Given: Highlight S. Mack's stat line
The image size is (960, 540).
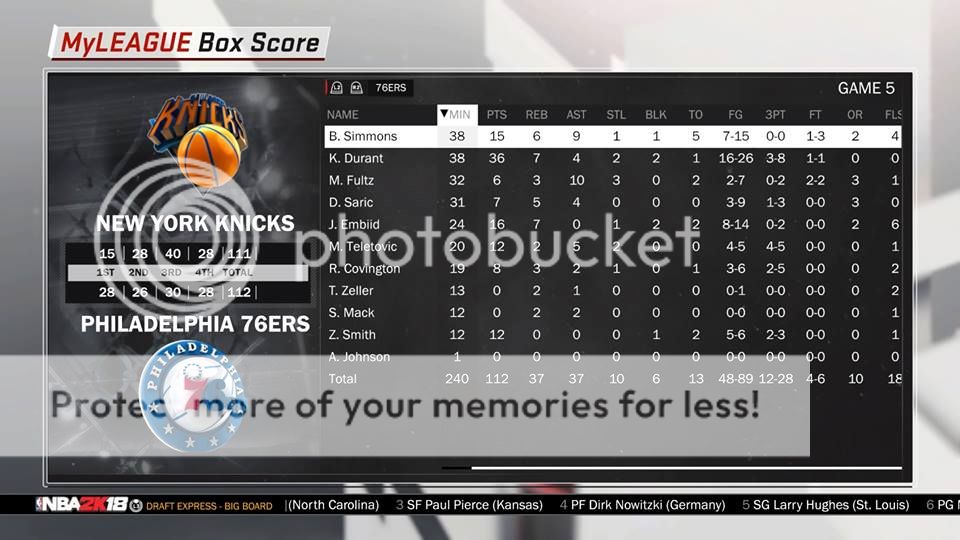Looking at the screenshot, I should [x=350, y=312].
